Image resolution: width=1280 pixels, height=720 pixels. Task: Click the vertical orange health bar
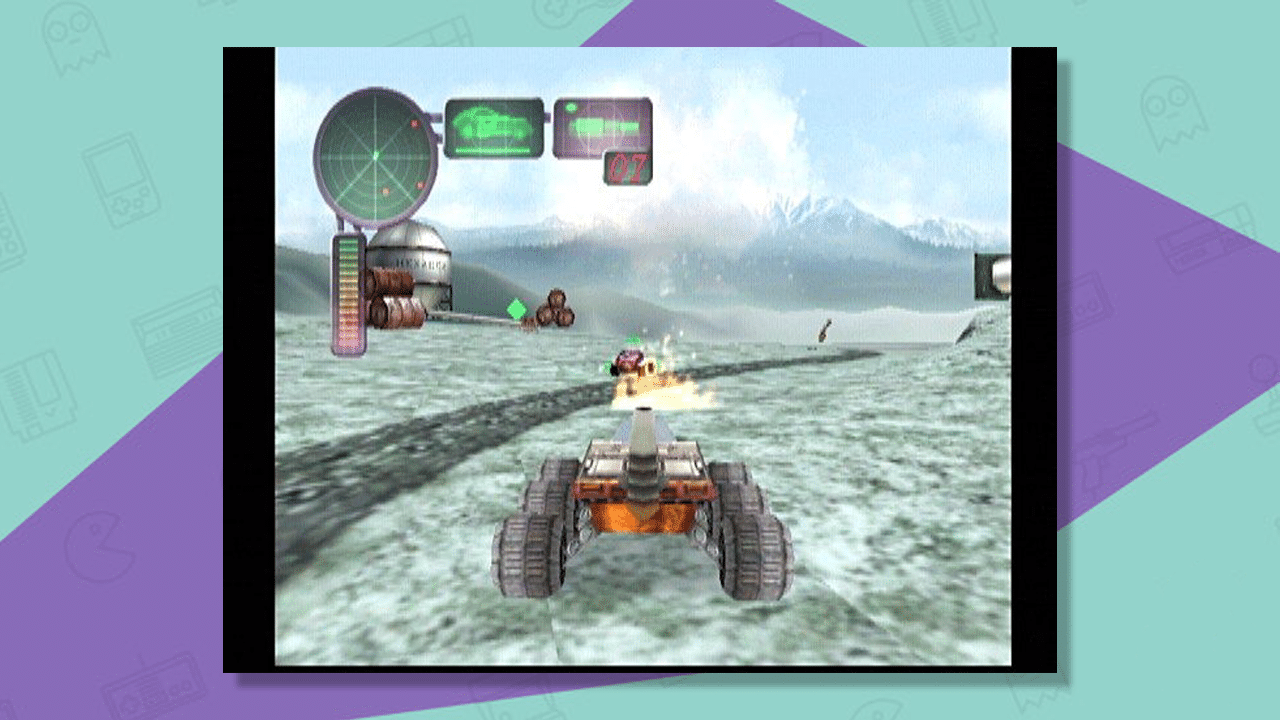tap(347, 297)
